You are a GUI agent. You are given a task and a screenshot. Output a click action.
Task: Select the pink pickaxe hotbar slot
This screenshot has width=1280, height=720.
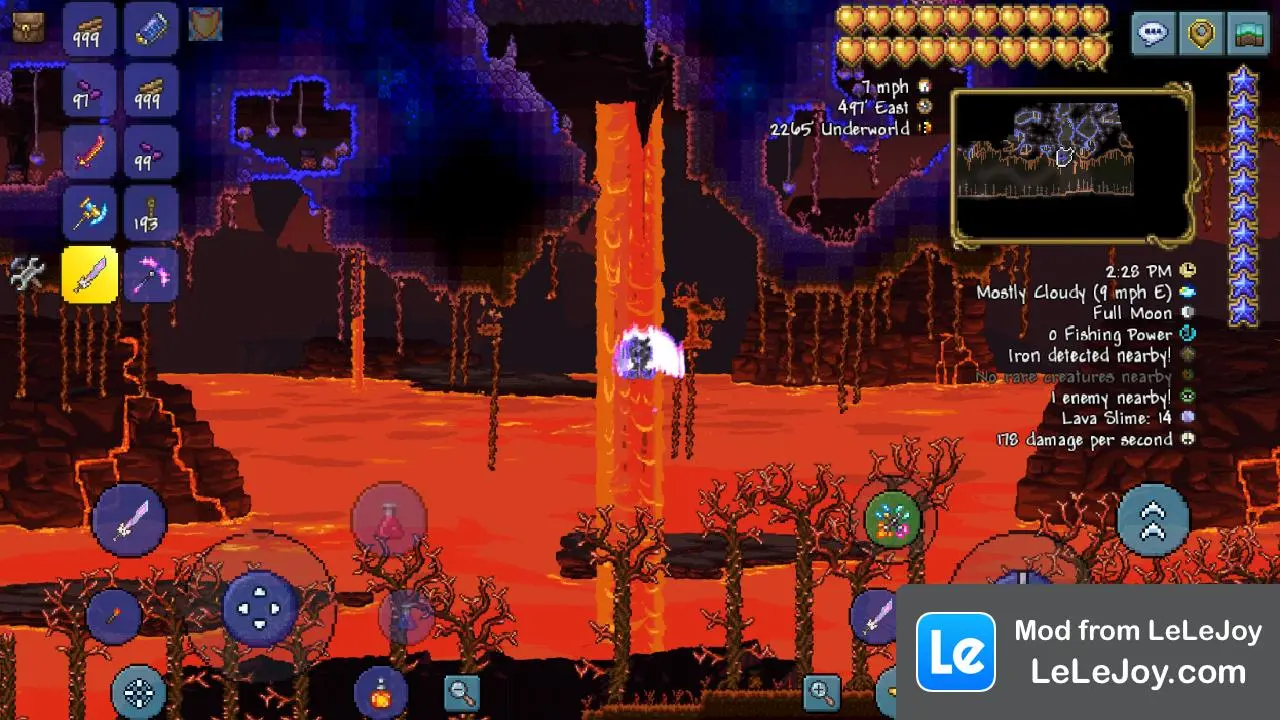click(x=151, y=274)
